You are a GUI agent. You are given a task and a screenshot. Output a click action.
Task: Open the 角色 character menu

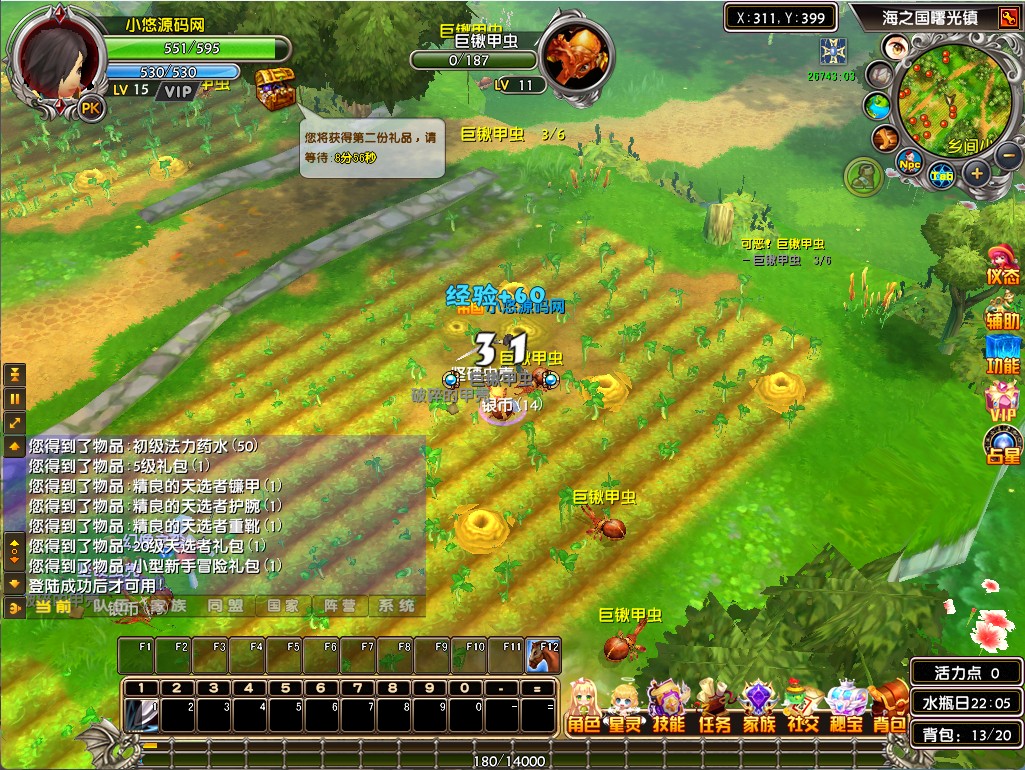pyautogui.click(x=585, y=710)
